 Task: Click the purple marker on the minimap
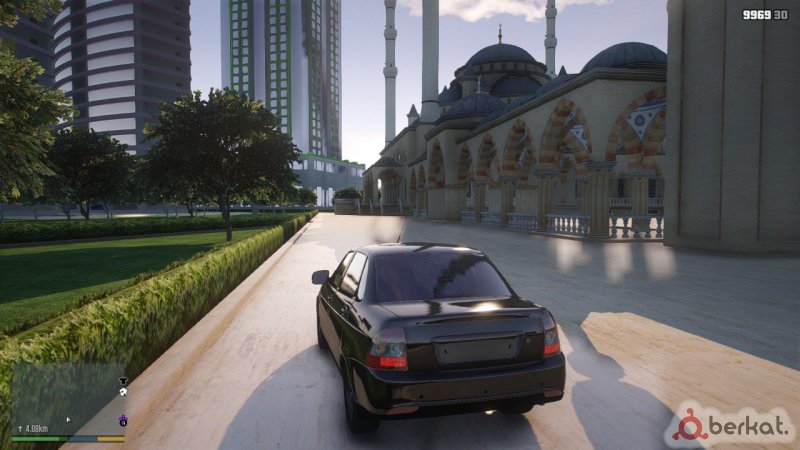[122, 421]
